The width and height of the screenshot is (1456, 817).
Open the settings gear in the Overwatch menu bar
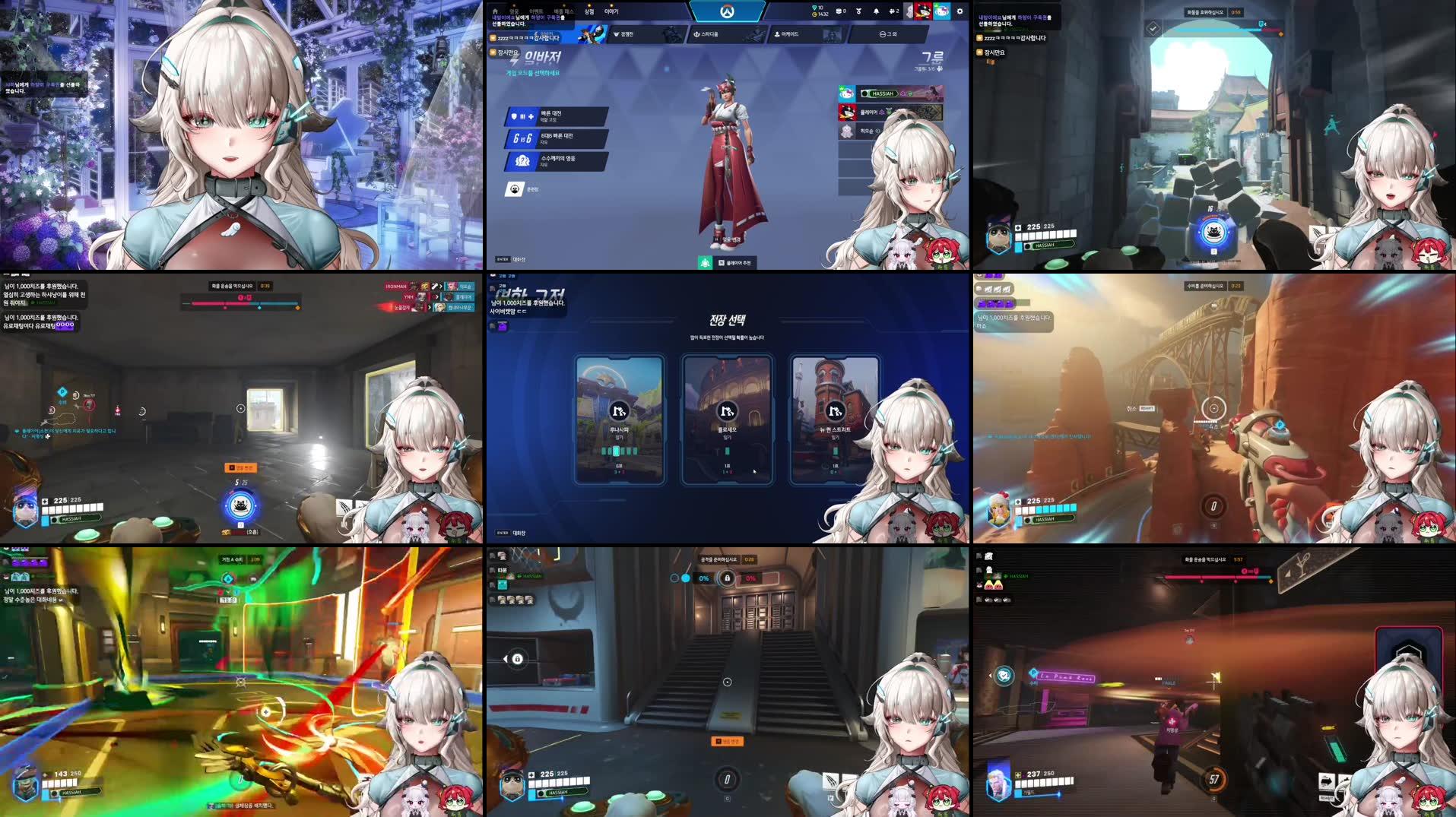click(x=960, y=11)
